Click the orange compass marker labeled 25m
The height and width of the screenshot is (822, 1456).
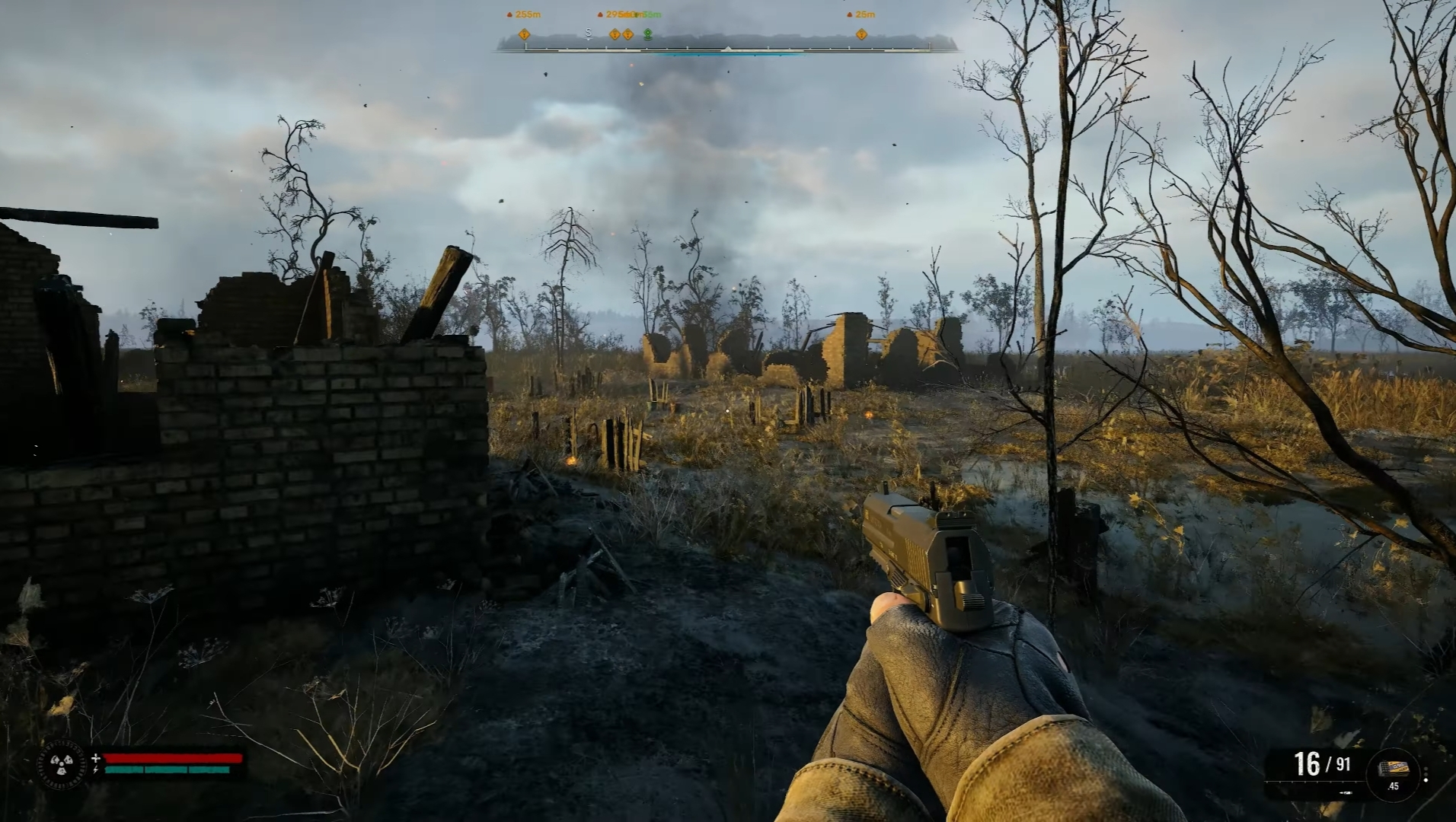(x=861, y=34)
